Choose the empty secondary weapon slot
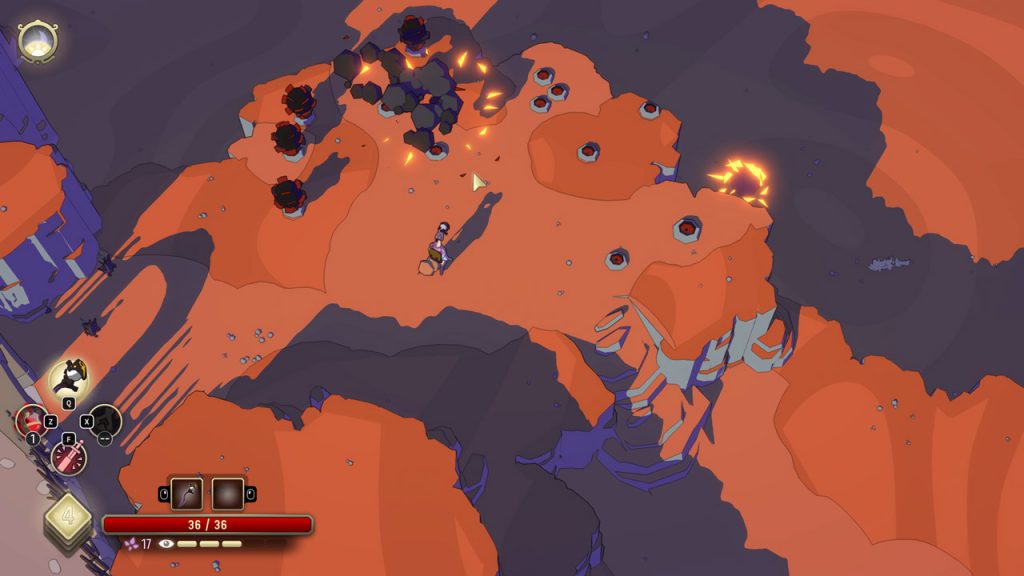Viewport: 1024px width, 576px height. pos(227,493)
